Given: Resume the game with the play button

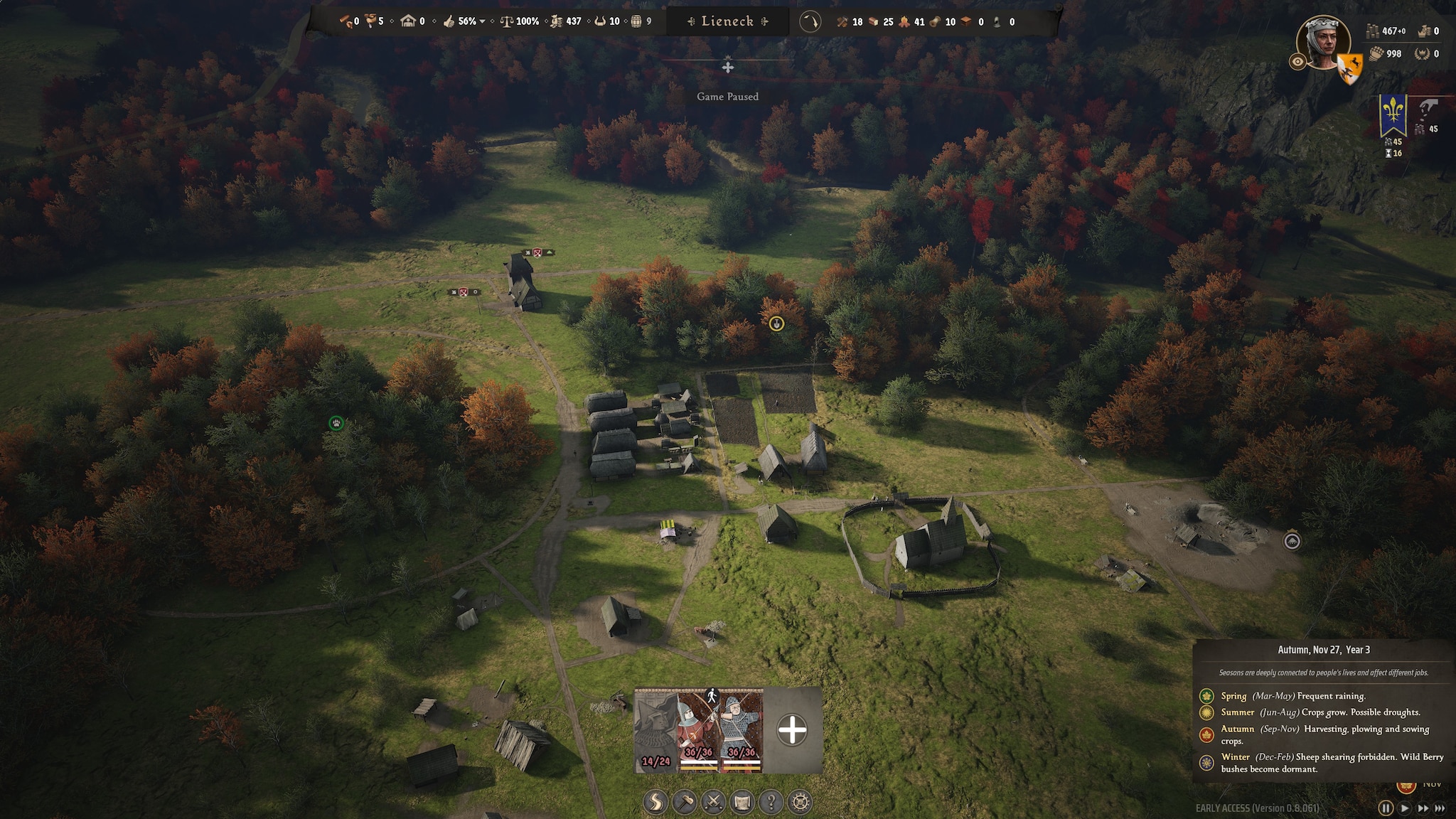Looking at the screenshot, I should pos(1403,808).
